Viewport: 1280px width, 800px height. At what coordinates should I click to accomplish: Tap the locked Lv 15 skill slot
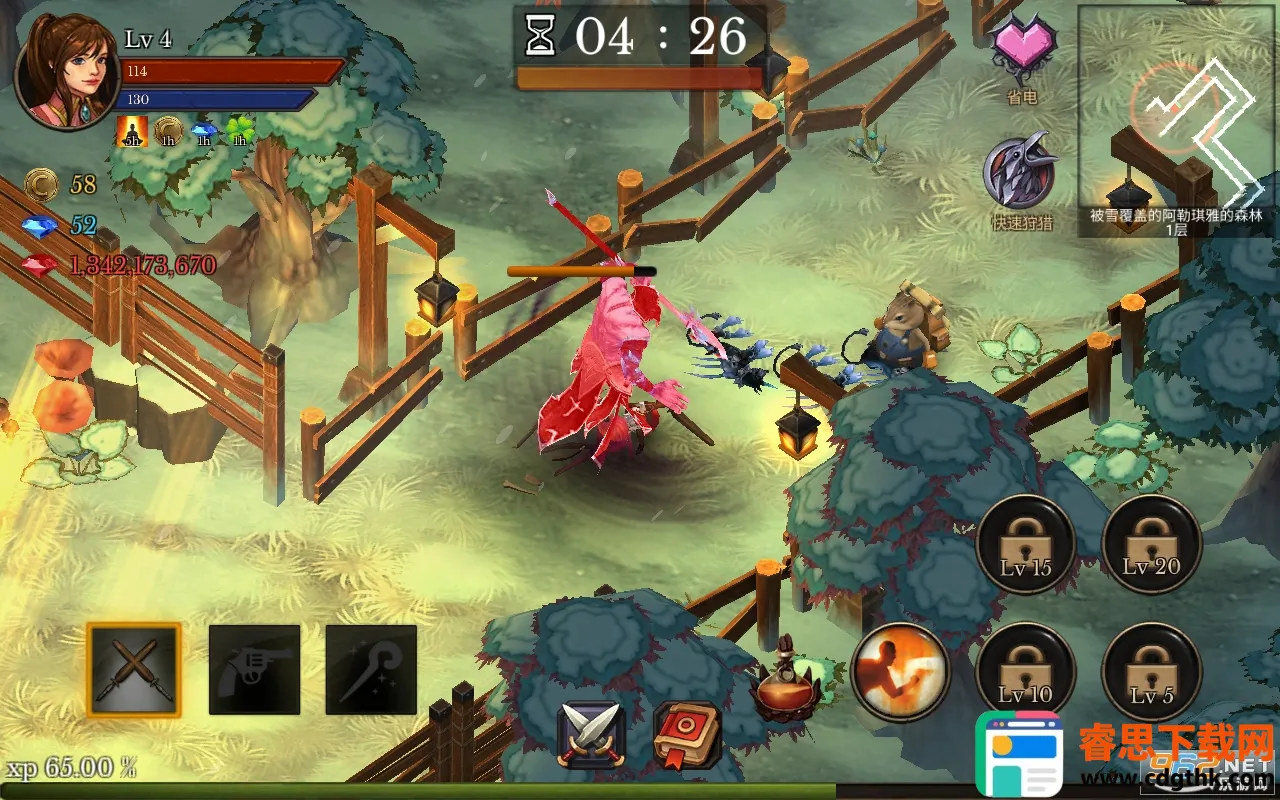[x=1025, y=545]
